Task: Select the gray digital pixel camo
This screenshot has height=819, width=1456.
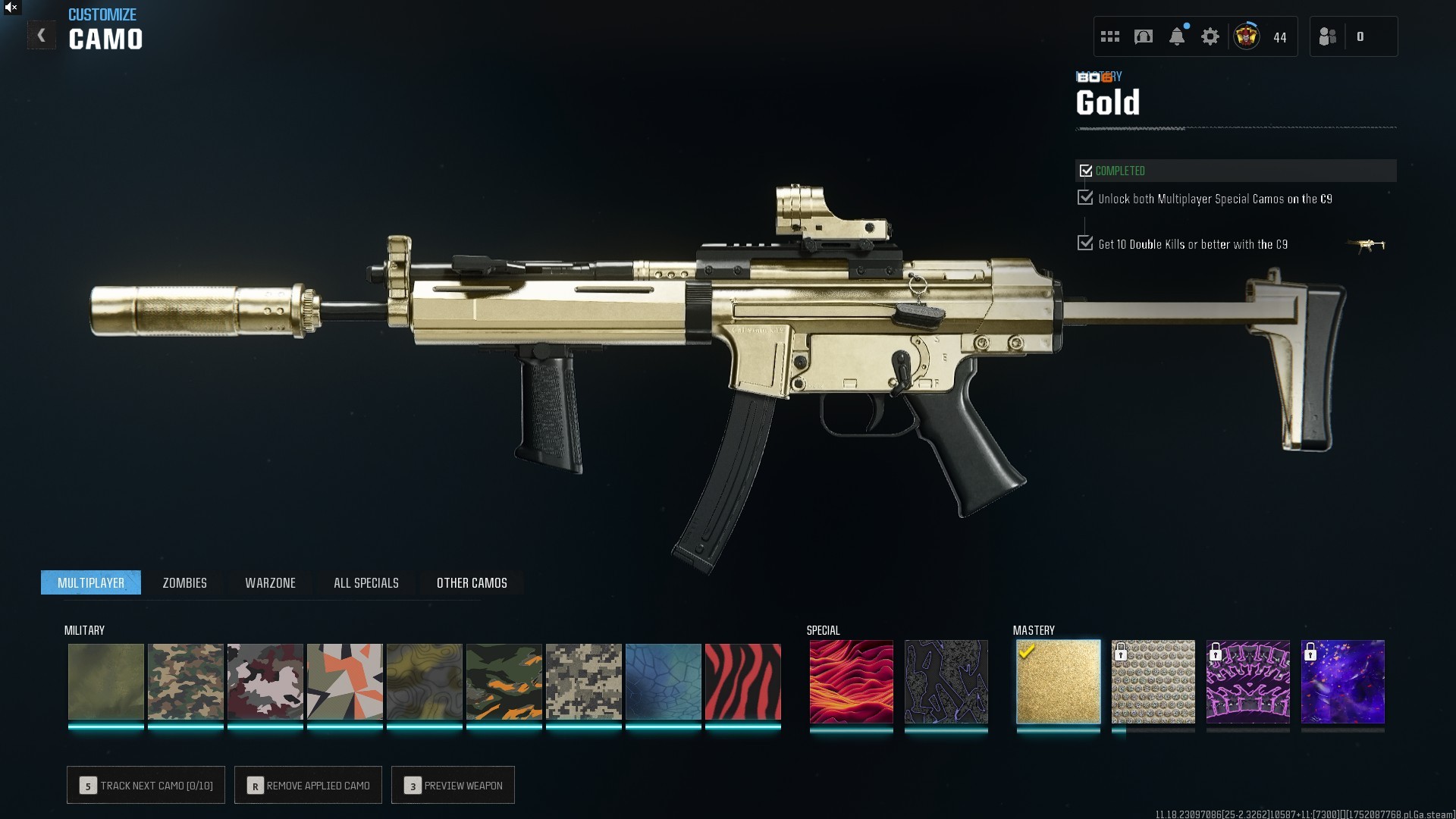Action: click(x=583, y=682)
